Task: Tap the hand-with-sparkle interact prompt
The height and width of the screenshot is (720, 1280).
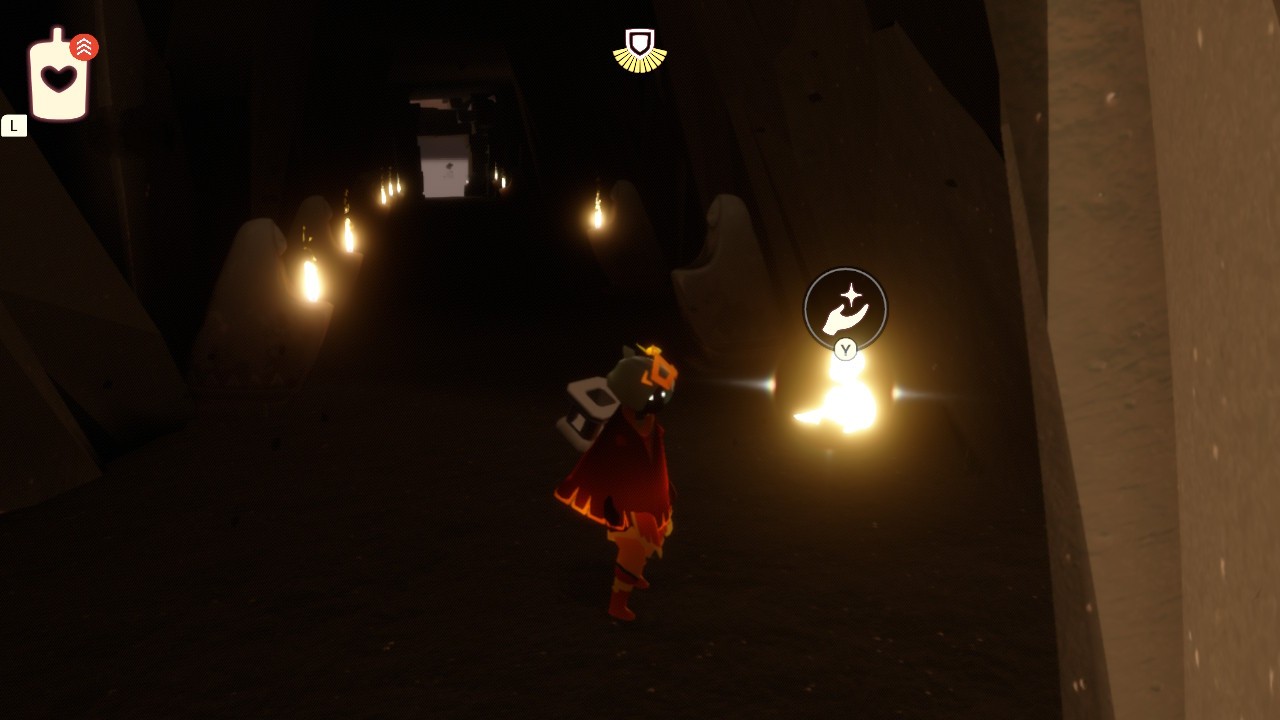Action: point(845,308)
